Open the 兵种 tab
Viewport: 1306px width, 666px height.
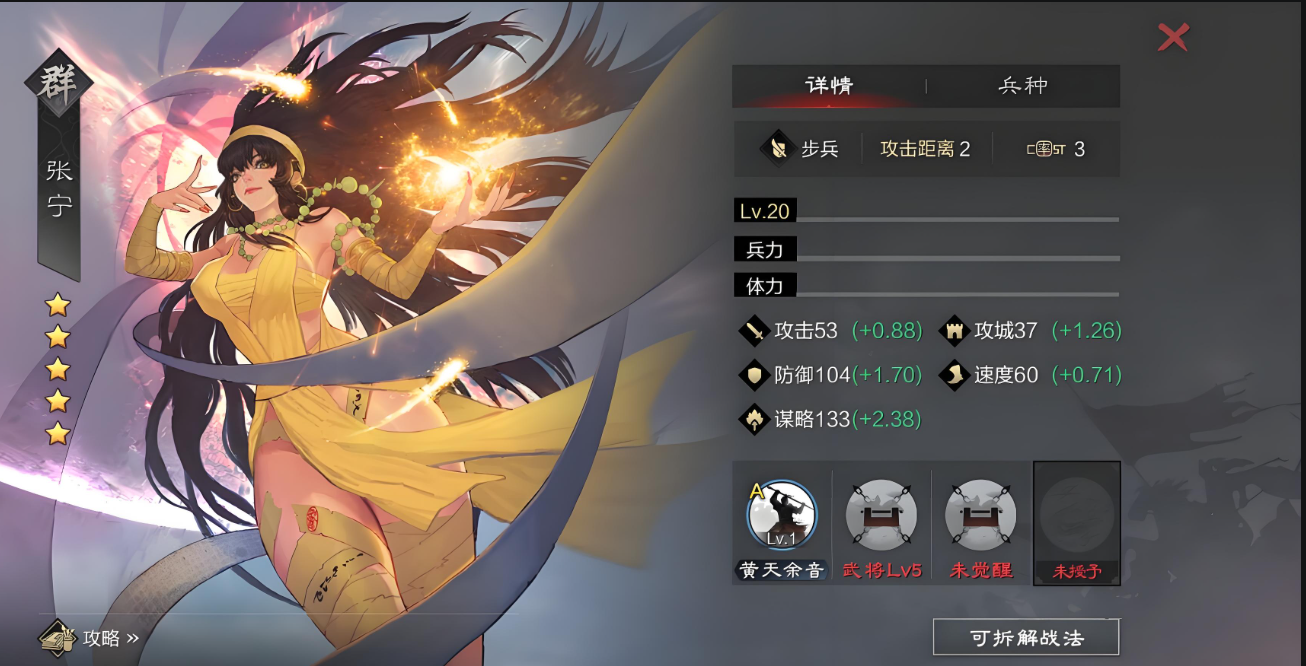(1023, 86)
